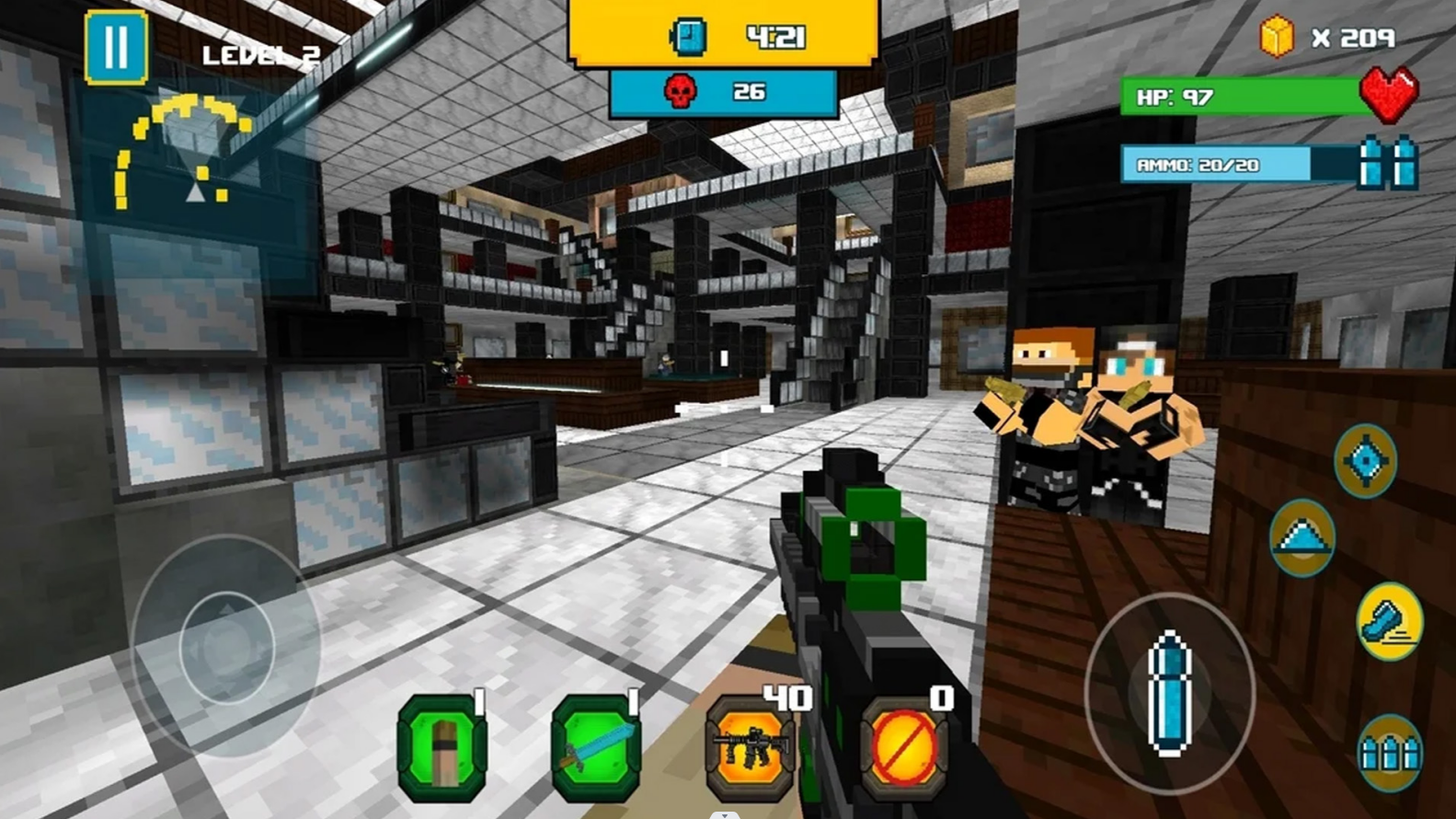This screenshot has height=819, width=1456.
Task: Tap the empty prohibited weapon slot
Action: coord(903,747)
